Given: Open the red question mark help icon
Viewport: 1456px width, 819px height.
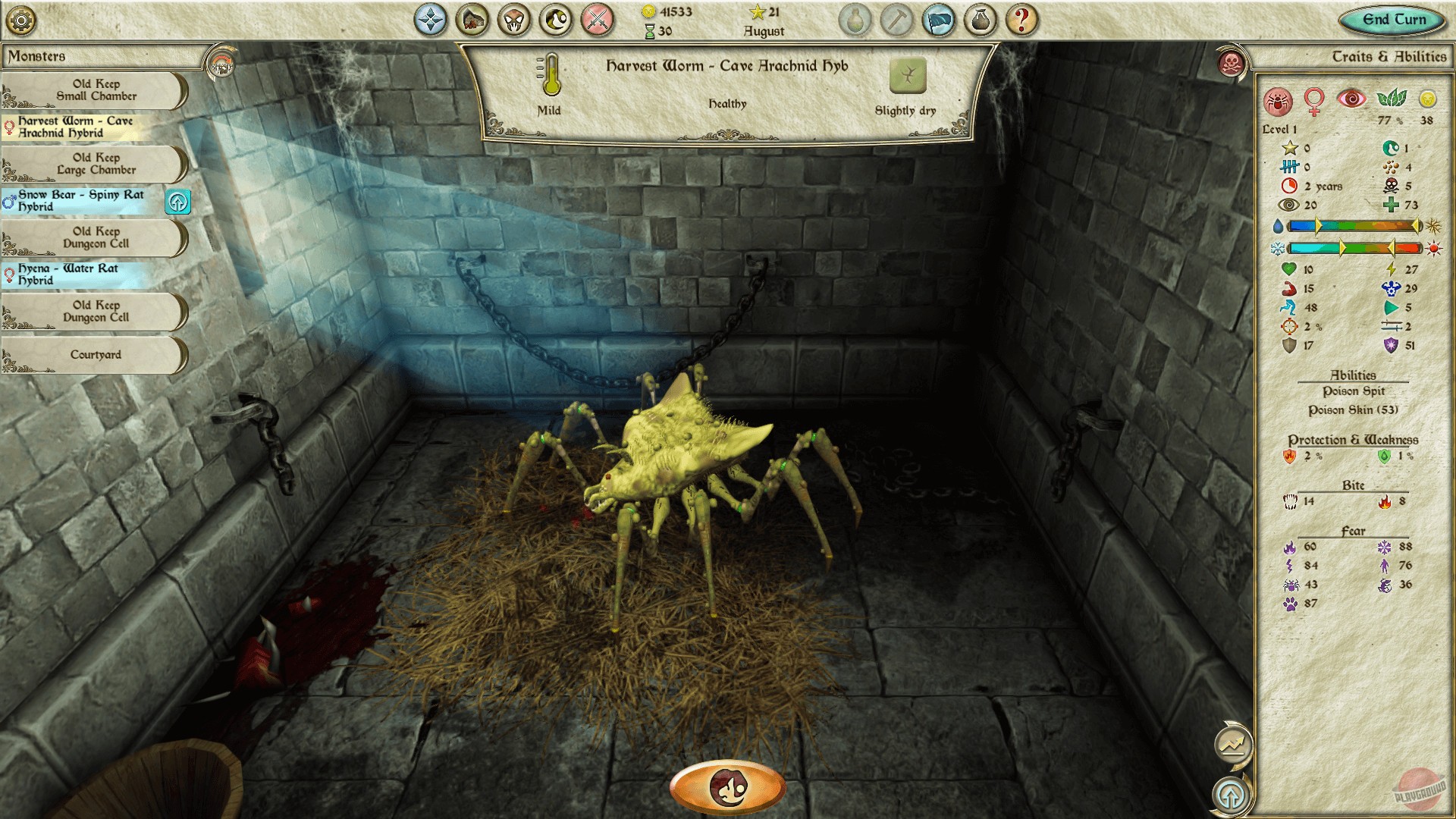Looking at the screenshot, I should 1021,19.
